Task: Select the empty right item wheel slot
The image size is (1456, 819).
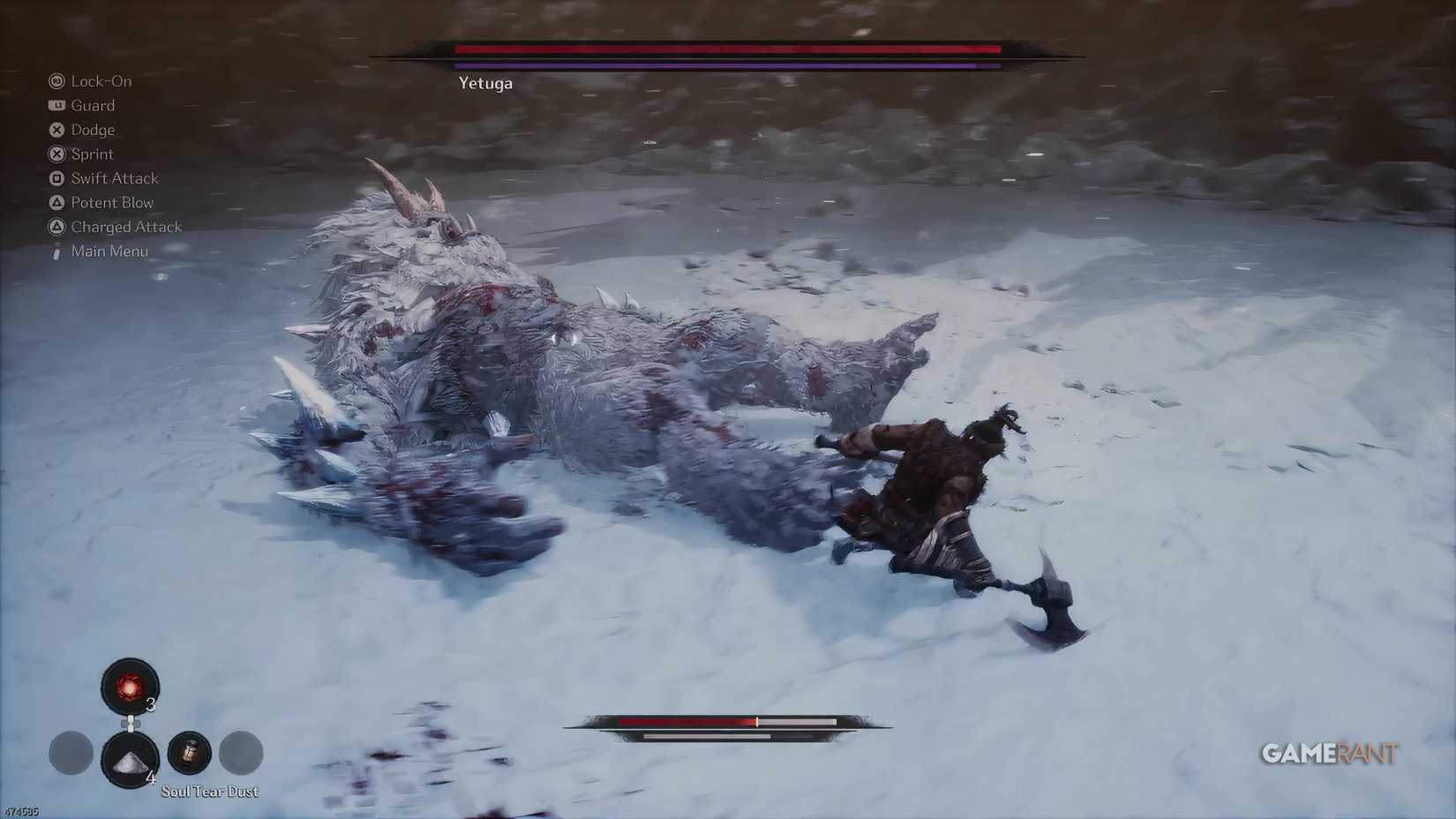Action: point(241,753)
